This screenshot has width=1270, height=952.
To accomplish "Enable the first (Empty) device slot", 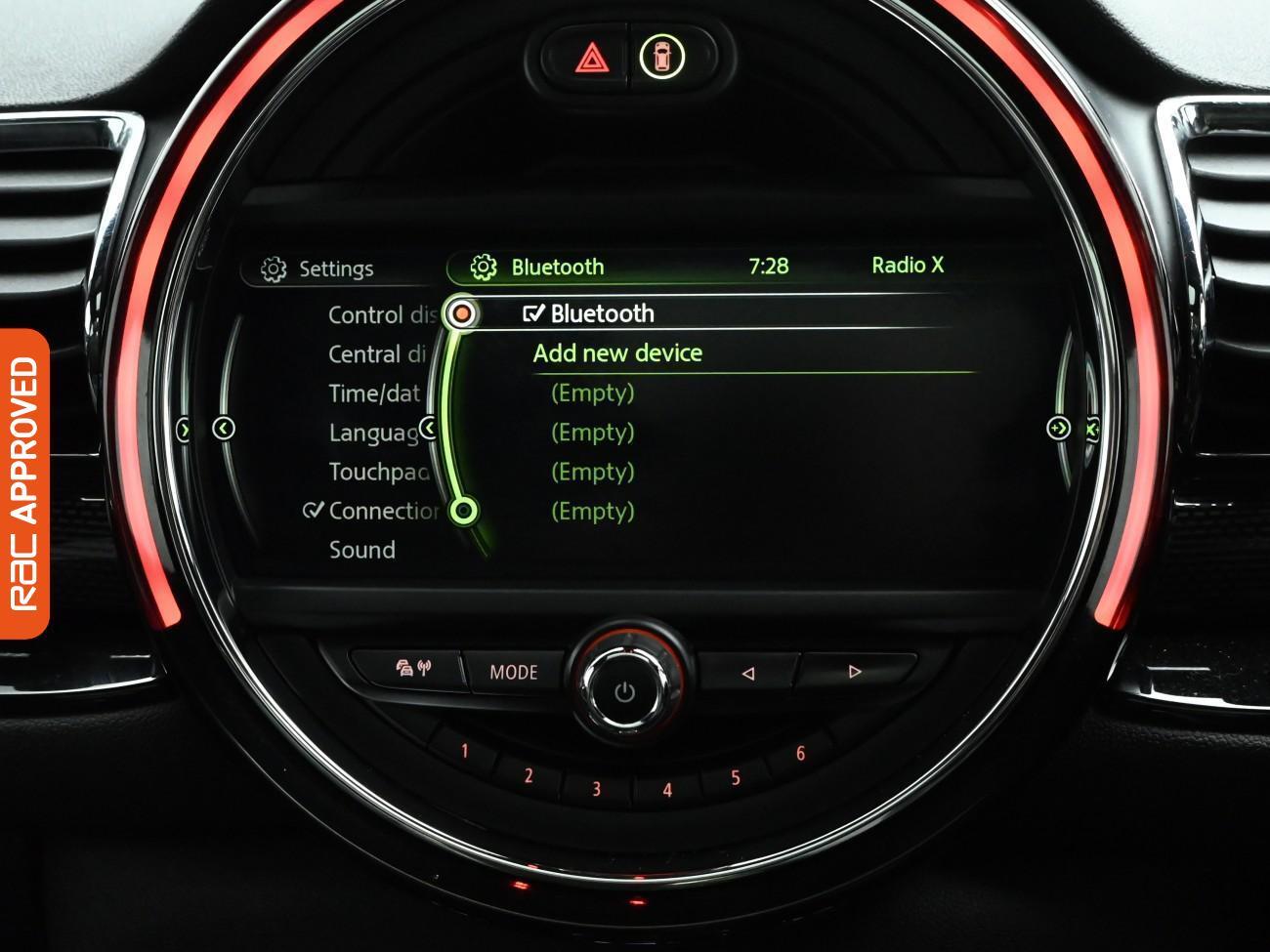I will tap(592, 393).
